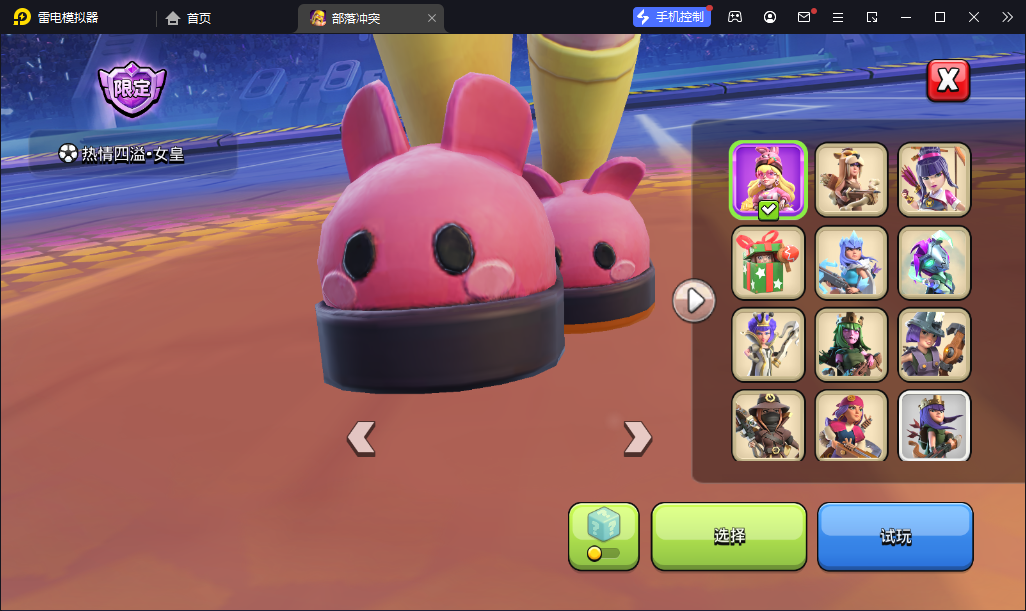Pick the dark purple-green masked skin
The width and height of the screenshot is (1026, 611).
pyautogui.click(x=934, y=262)
